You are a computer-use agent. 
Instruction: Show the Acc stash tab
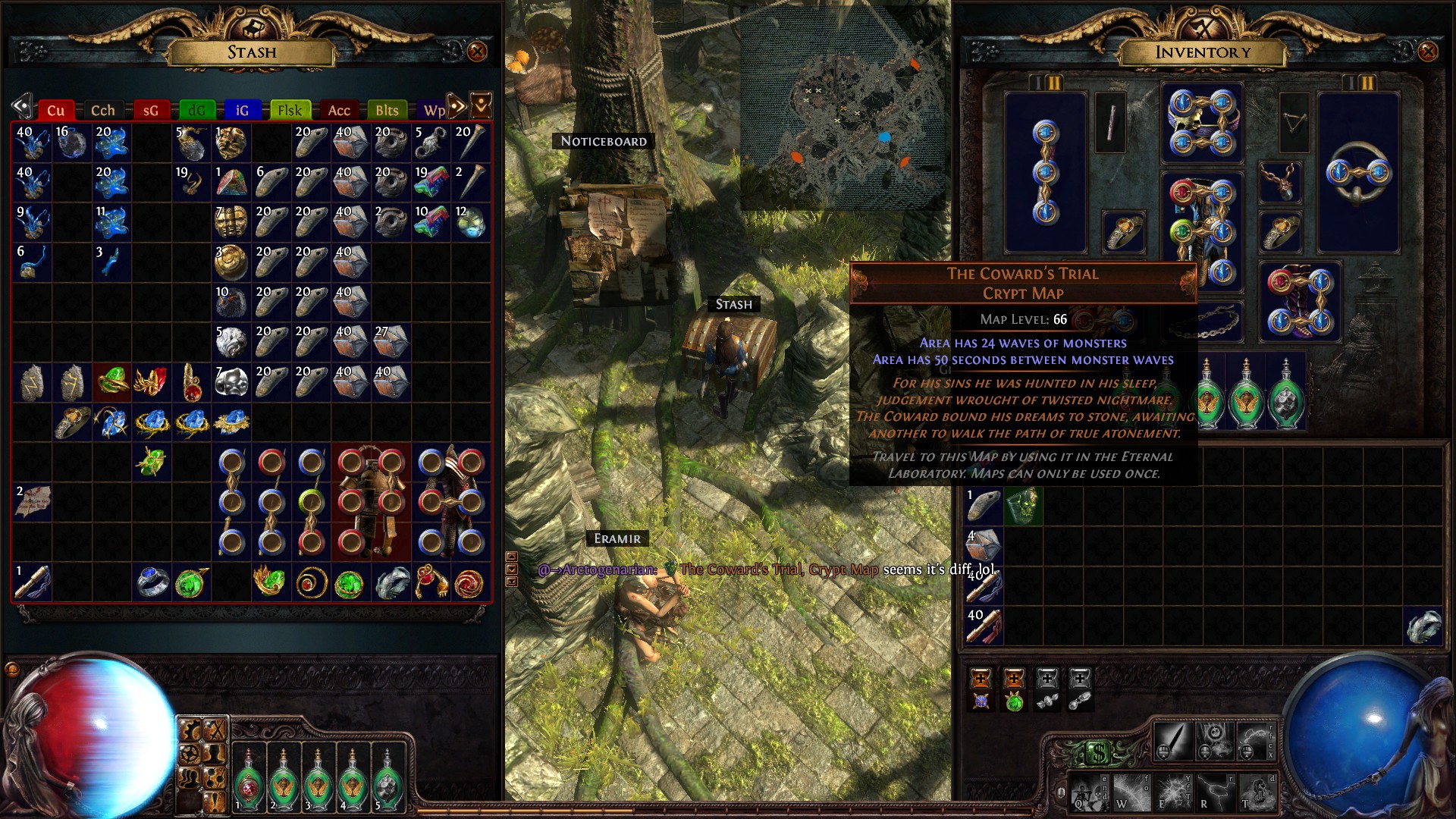click(338, 111)
